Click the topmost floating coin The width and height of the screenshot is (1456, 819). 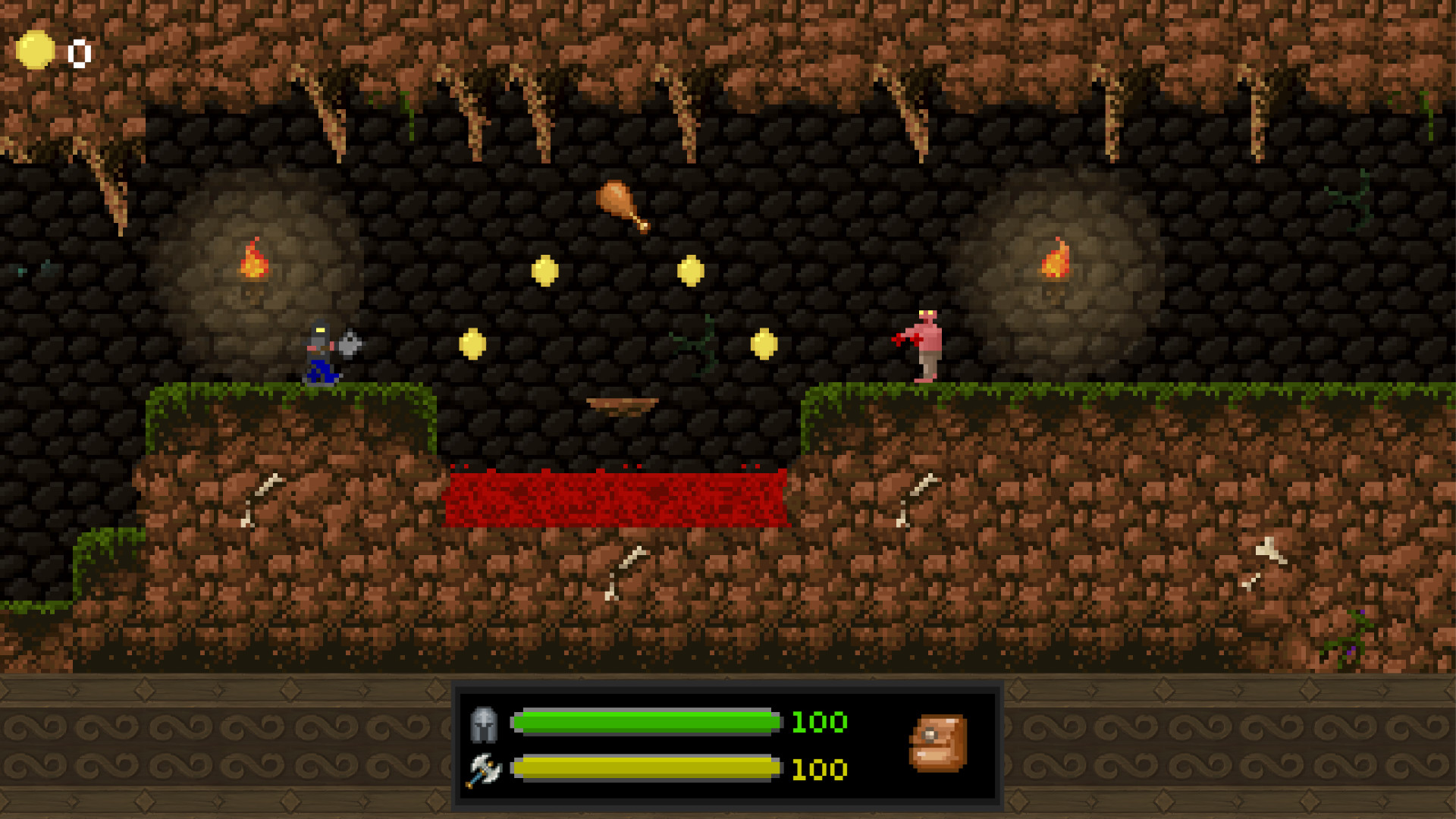point(546,270)
